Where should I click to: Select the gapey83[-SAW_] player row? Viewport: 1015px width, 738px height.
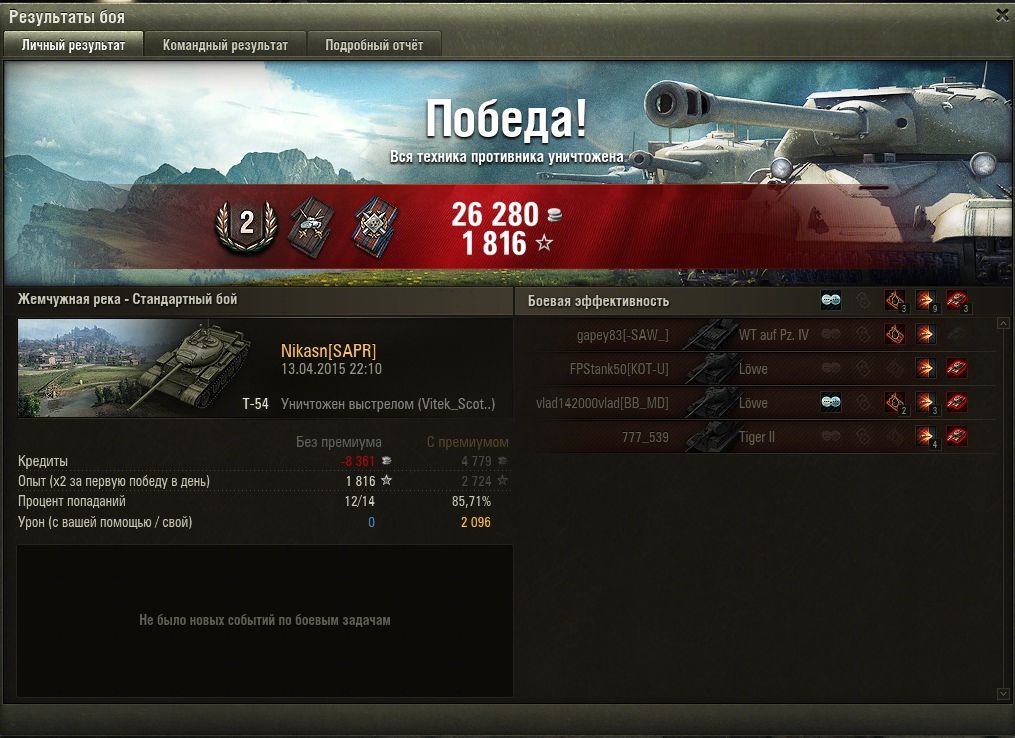[623, 335]
